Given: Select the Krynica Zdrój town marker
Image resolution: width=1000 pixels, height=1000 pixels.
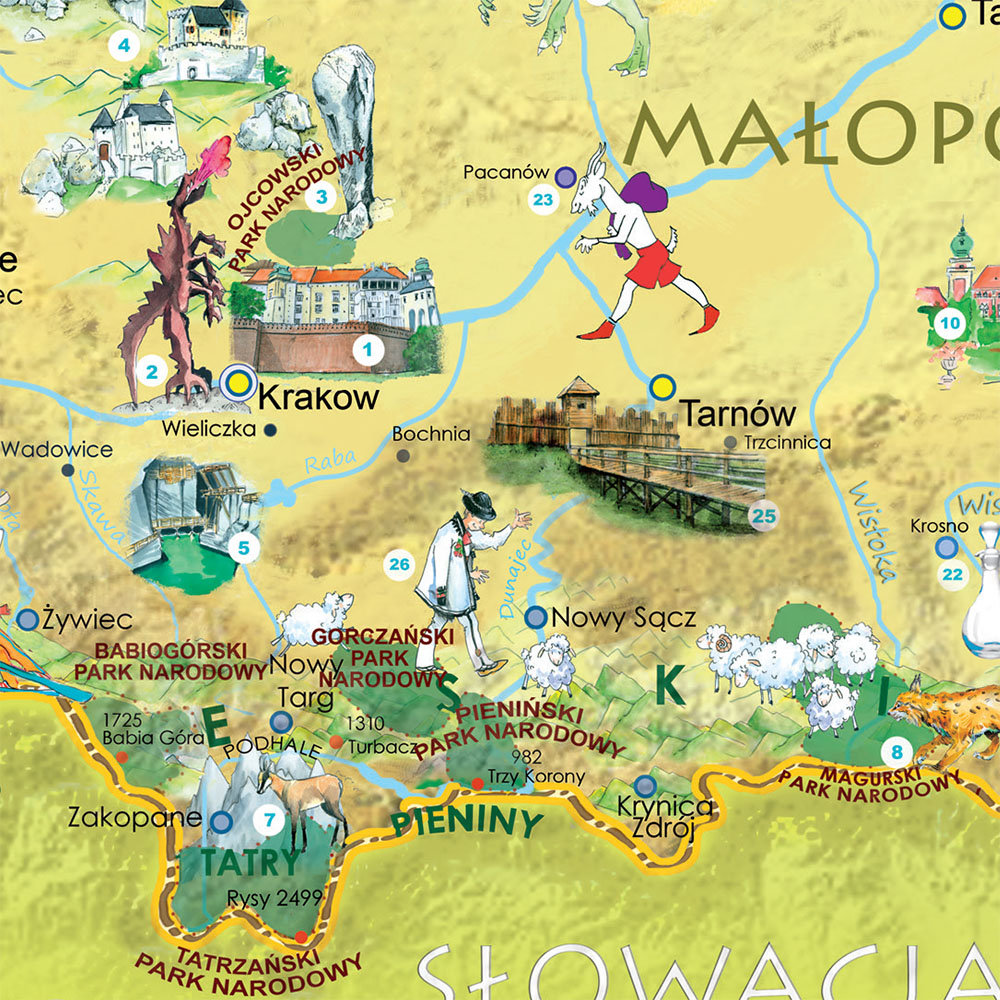Looking at the screenshot, I should point(646,785).
